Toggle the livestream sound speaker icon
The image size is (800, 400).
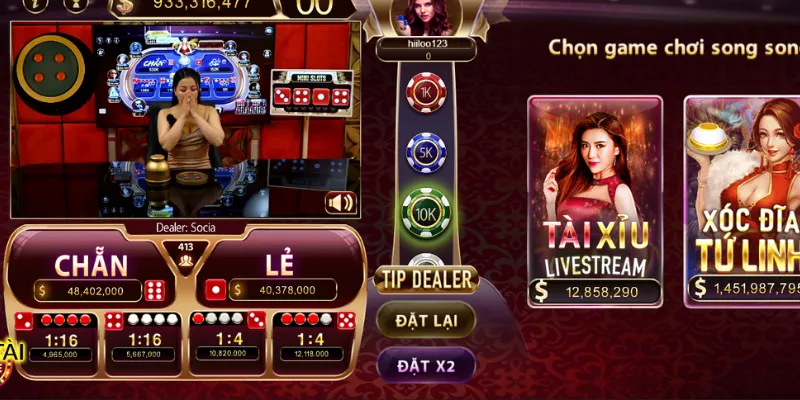341,203
